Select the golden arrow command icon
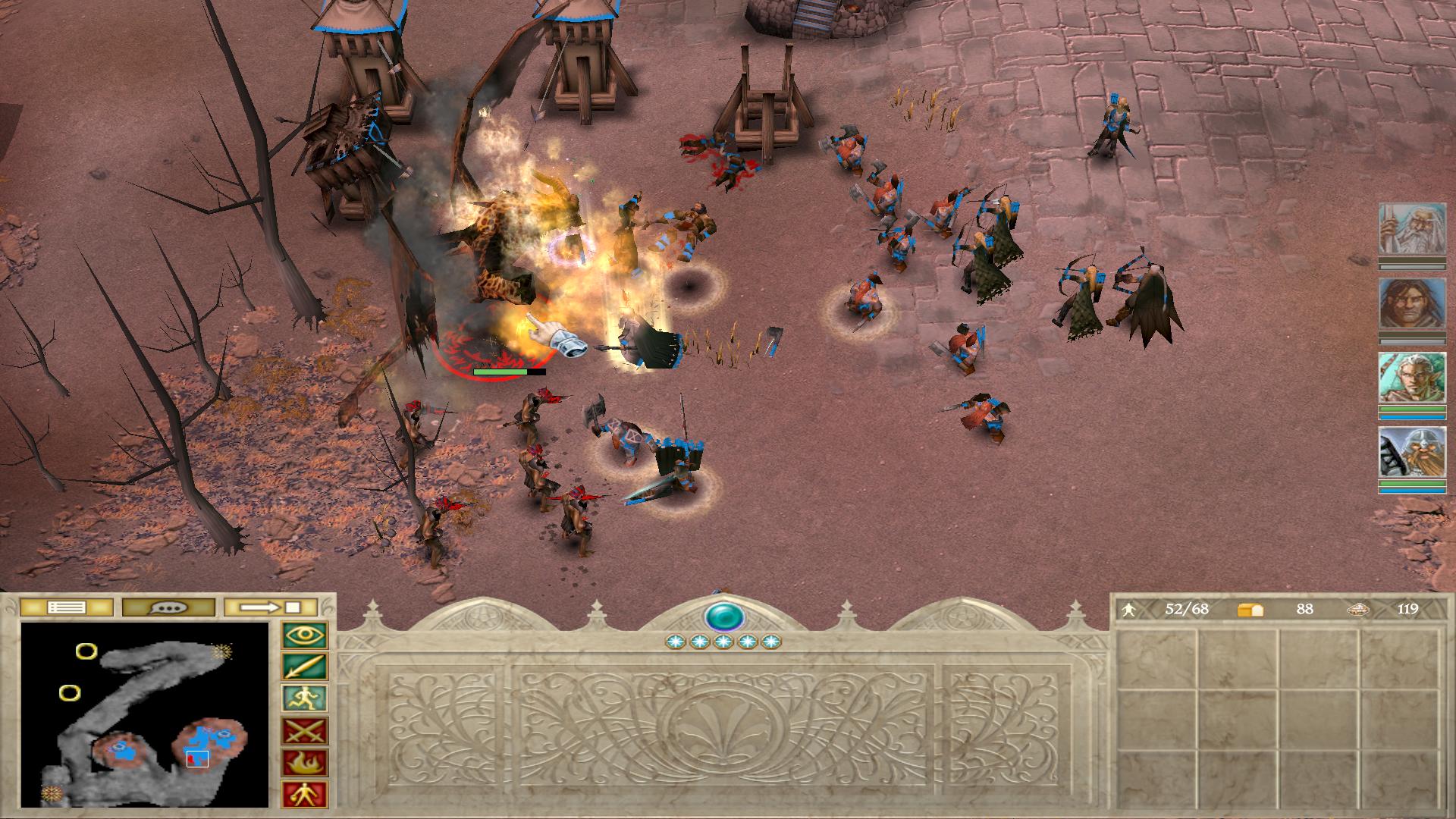This screenshot has height=819, width=1456. 305,667
